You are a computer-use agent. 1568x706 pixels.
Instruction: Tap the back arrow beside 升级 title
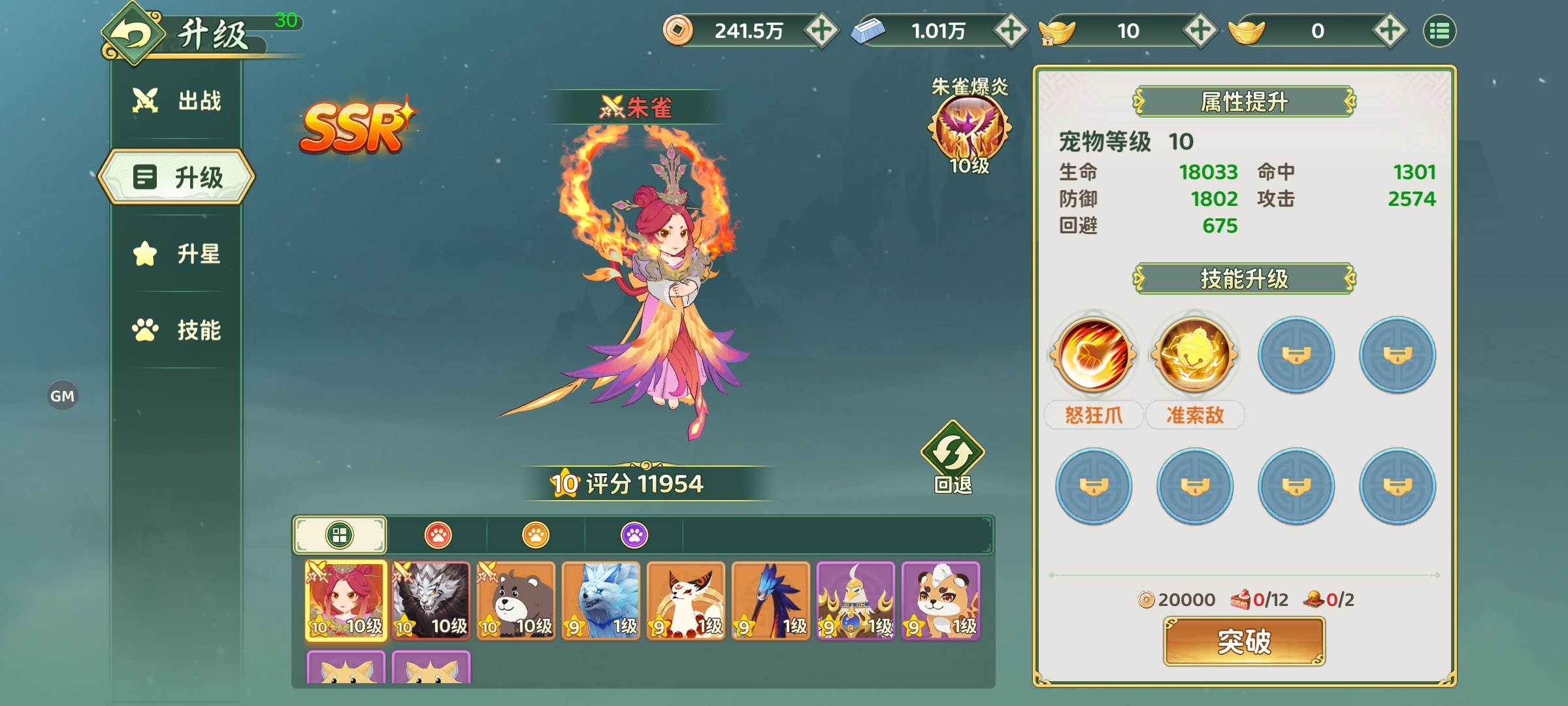(x=134, y=33)
